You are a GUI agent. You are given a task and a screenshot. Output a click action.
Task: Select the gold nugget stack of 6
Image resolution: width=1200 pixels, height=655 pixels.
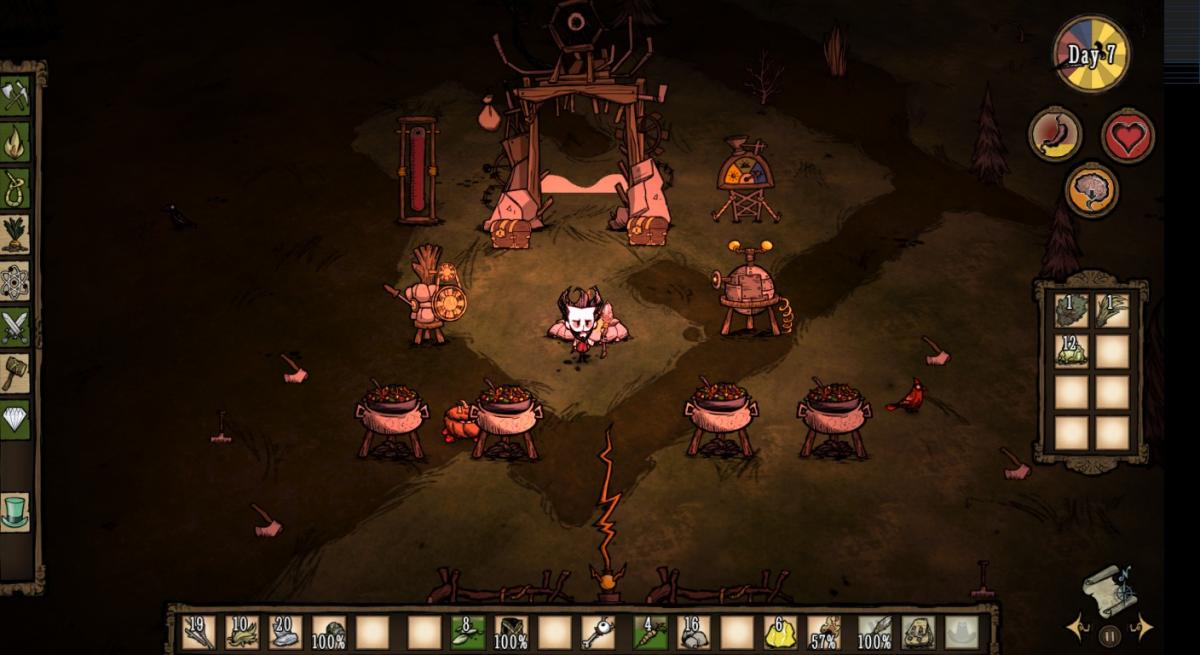coord(779,632)
